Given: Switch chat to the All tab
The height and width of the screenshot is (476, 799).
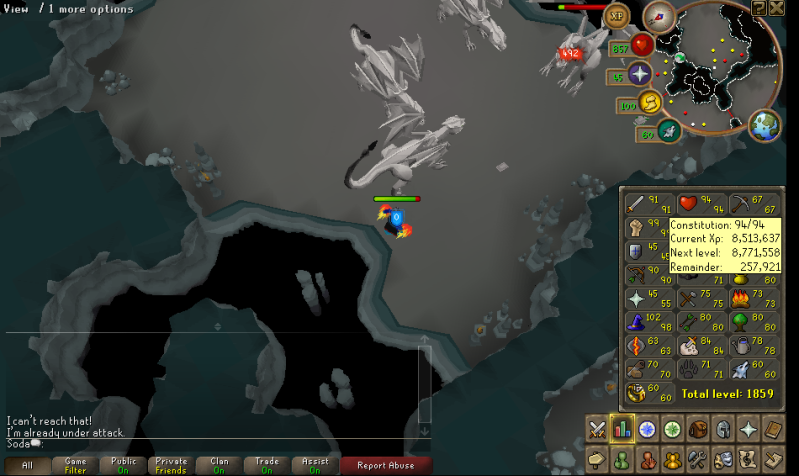Looking at the screenshot, I should [27, 465].
